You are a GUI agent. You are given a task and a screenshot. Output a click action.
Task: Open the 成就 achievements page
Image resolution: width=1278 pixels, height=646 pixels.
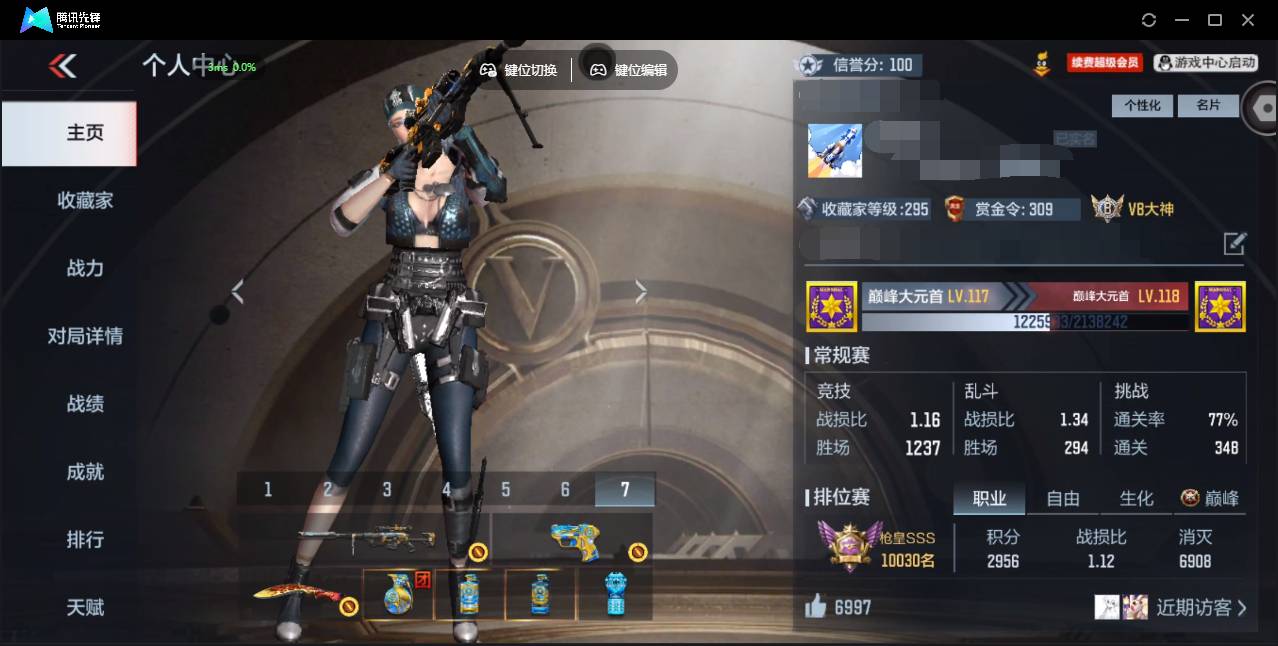tap(85, 472)
